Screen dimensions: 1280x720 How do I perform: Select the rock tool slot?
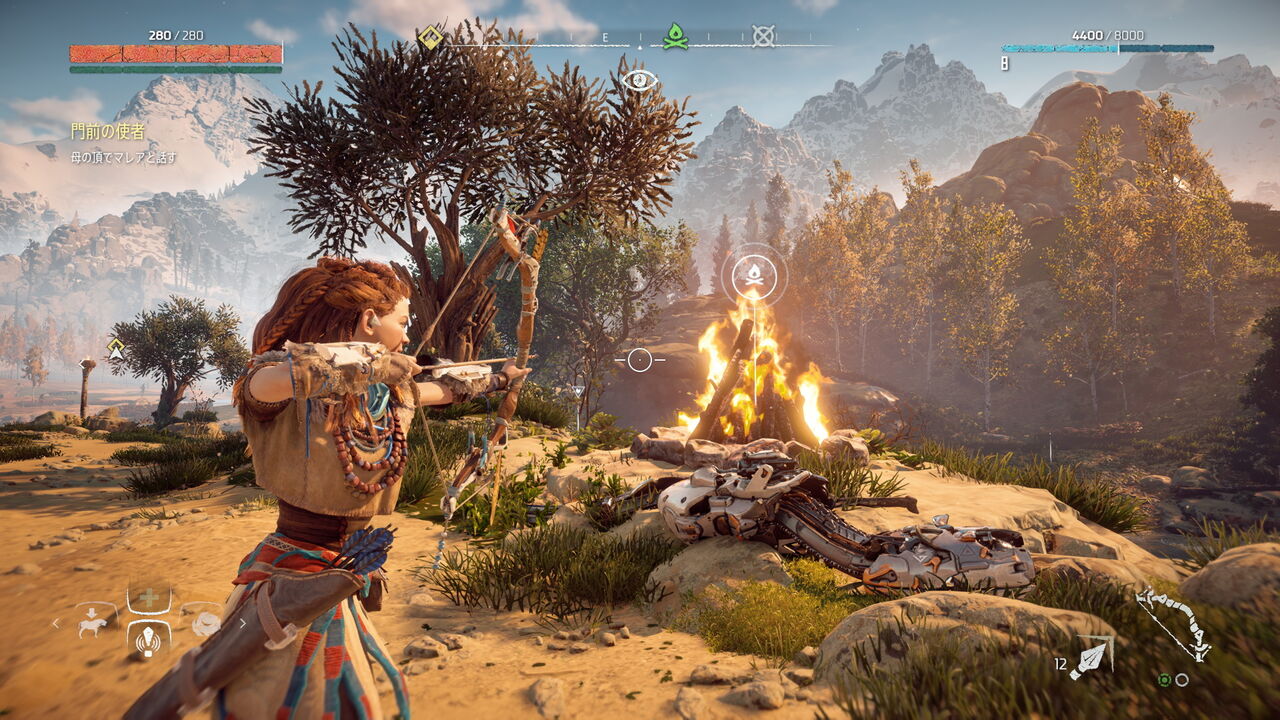coord(206,623)
